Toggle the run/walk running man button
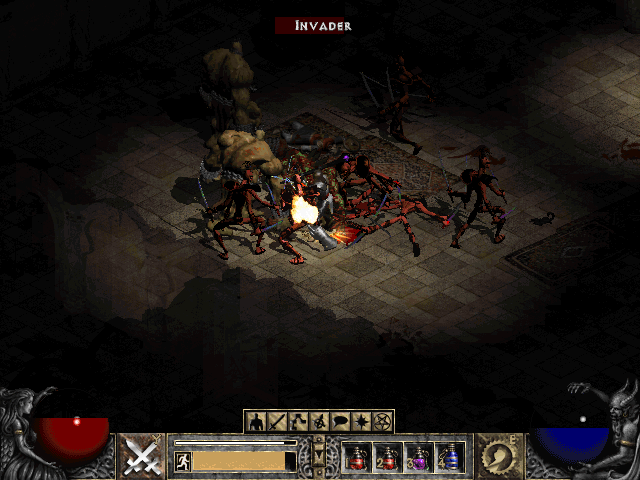640x480 pixels. (184, 461)
